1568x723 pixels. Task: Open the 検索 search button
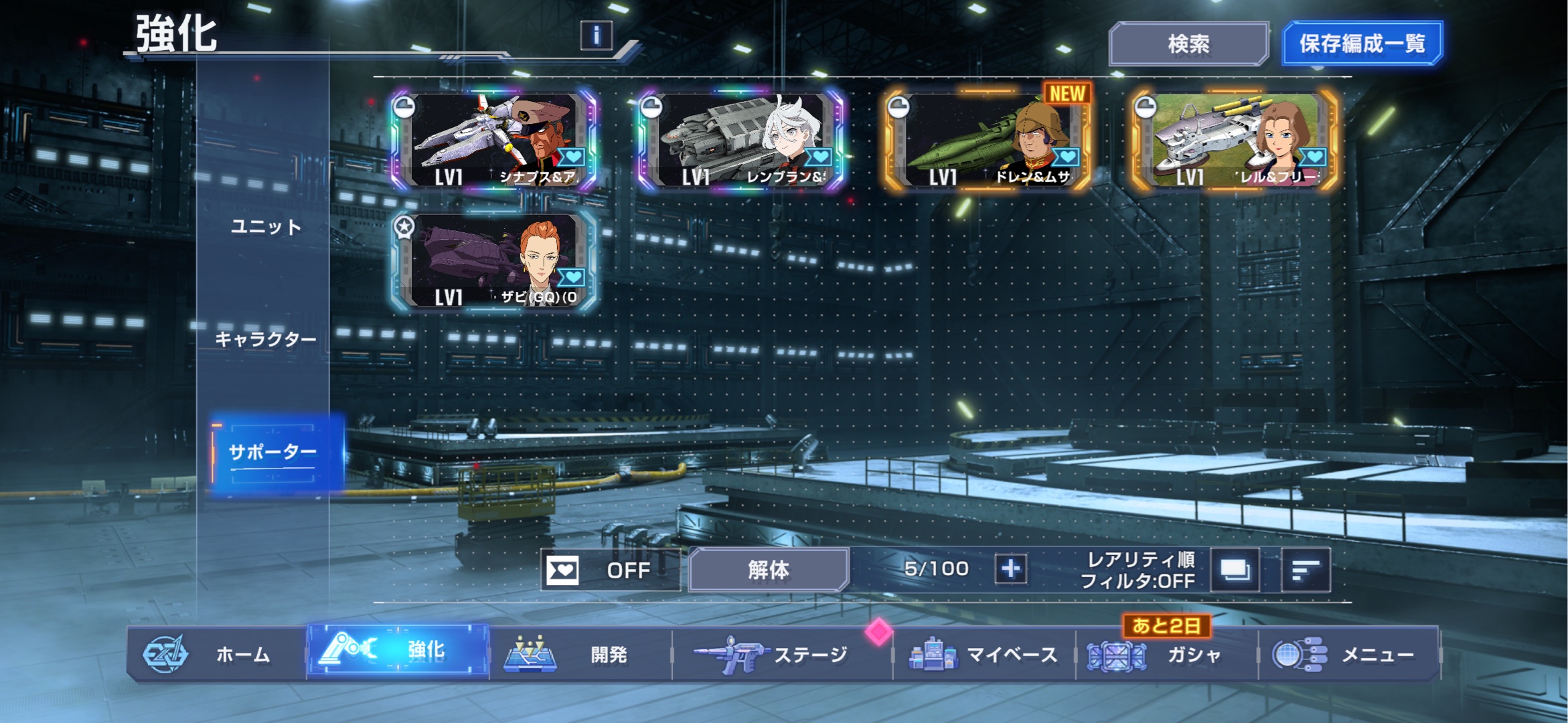click(x=1188, y=44)
